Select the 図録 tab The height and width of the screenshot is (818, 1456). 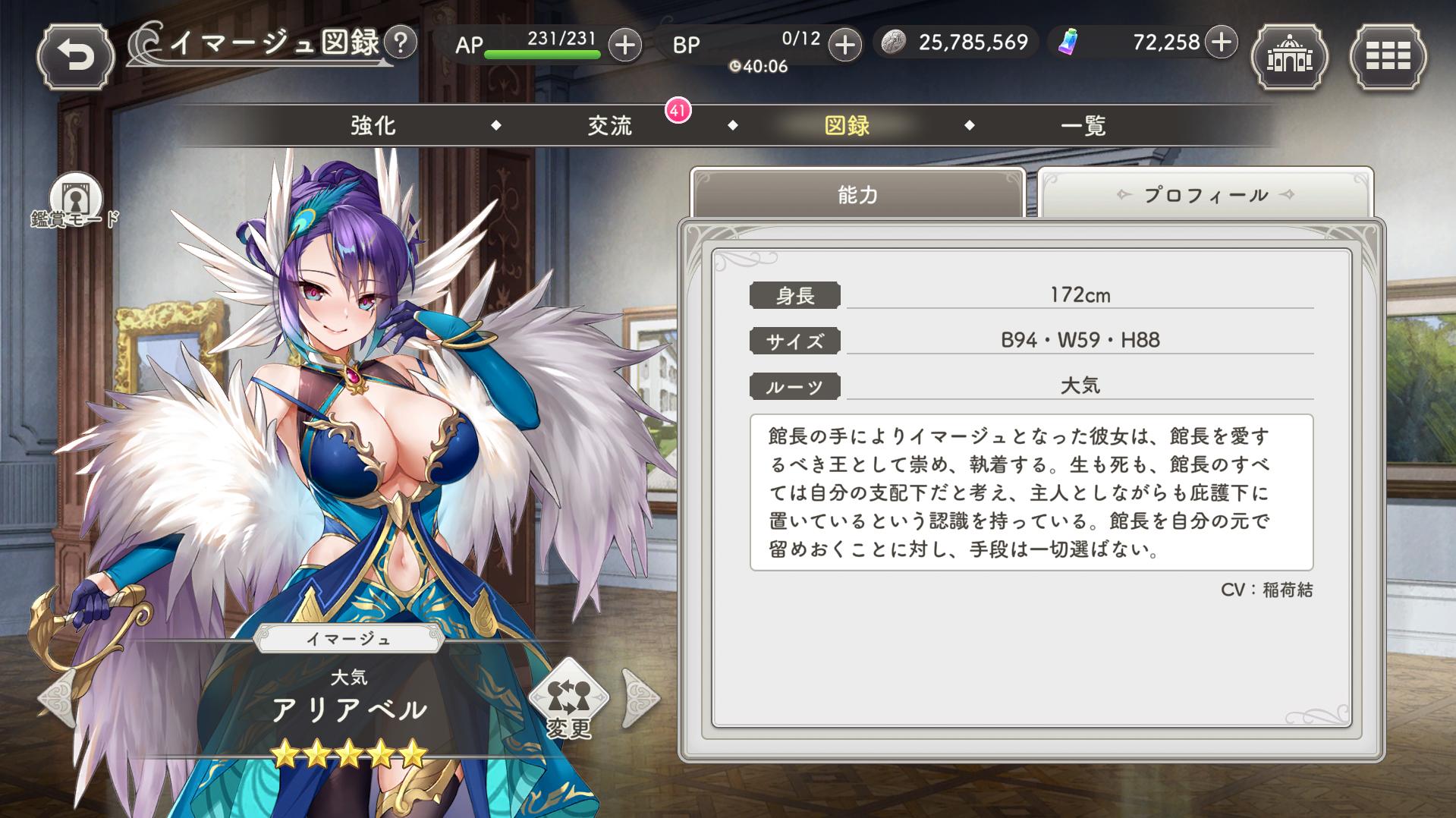click(847, 125)
